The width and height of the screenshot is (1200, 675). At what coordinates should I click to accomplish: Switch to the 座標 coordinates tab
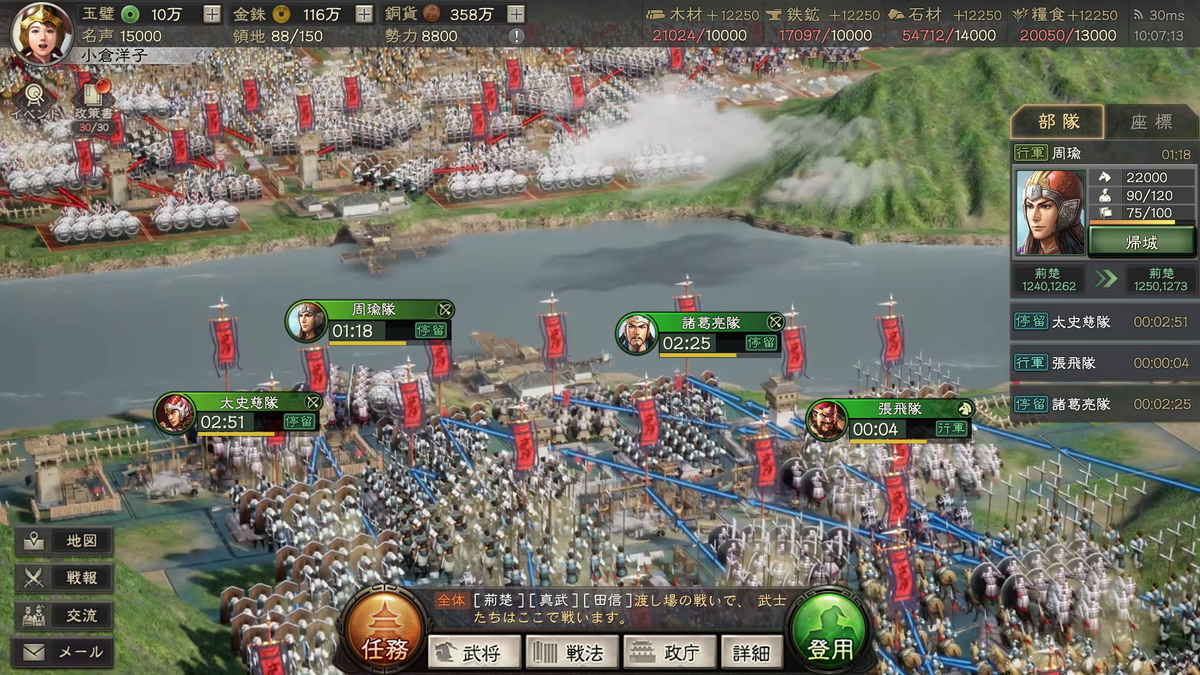click(1151, 121)
